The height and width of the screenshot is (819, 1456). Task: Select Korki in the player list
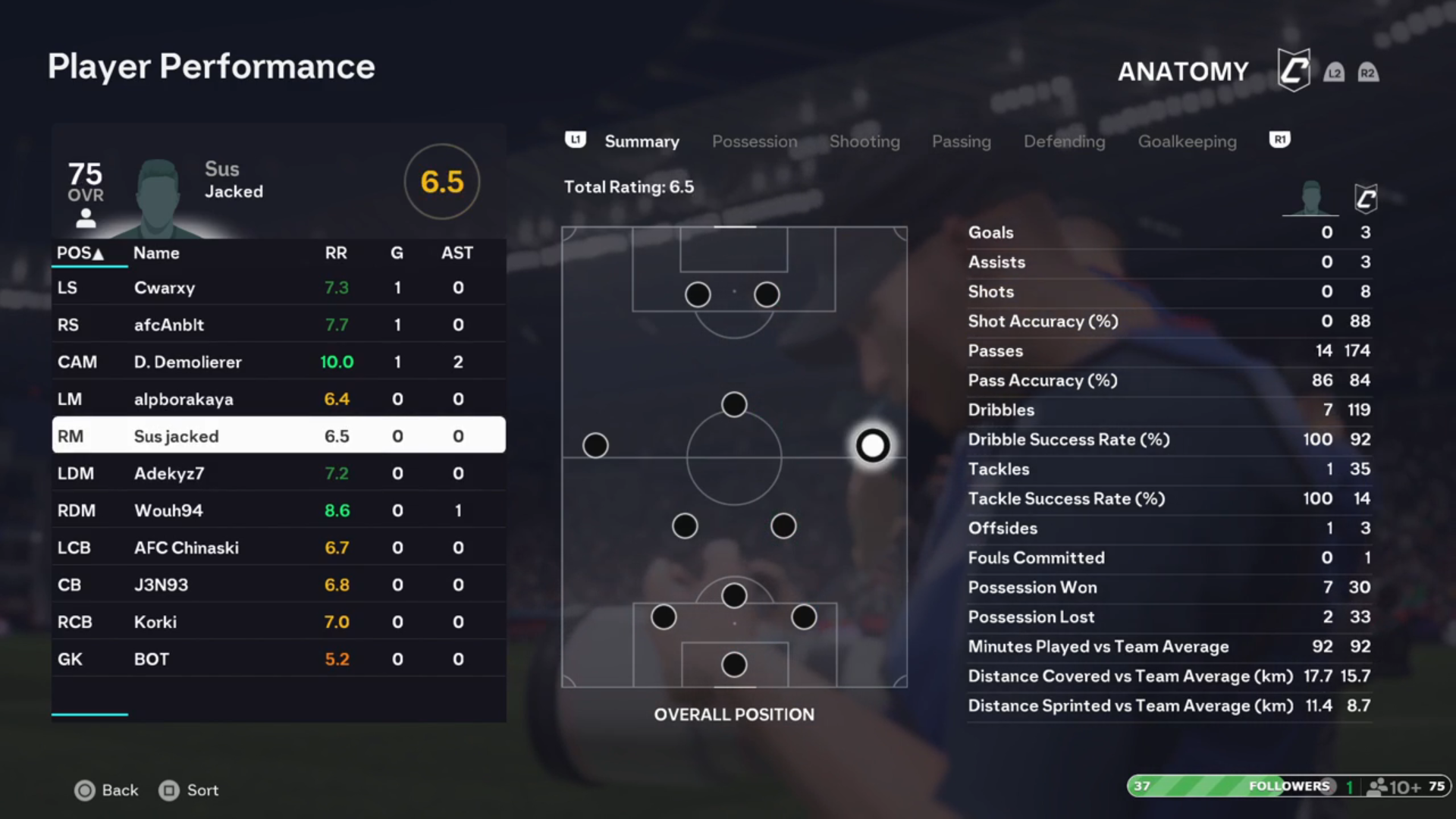[278, 623]
